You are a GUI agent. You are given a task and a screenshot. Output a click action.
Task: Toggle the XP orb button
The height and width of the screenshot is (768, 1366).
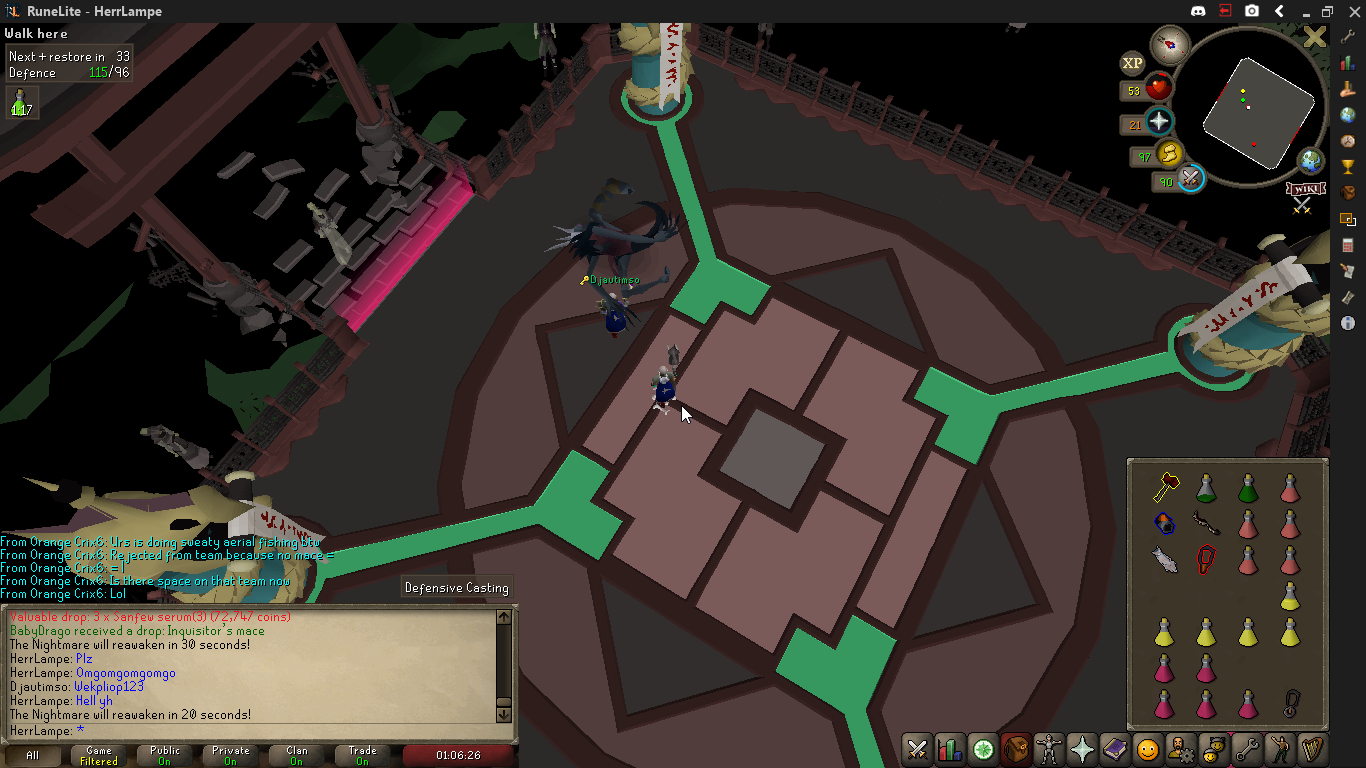pyautogui.click(x=1132, y=63)
